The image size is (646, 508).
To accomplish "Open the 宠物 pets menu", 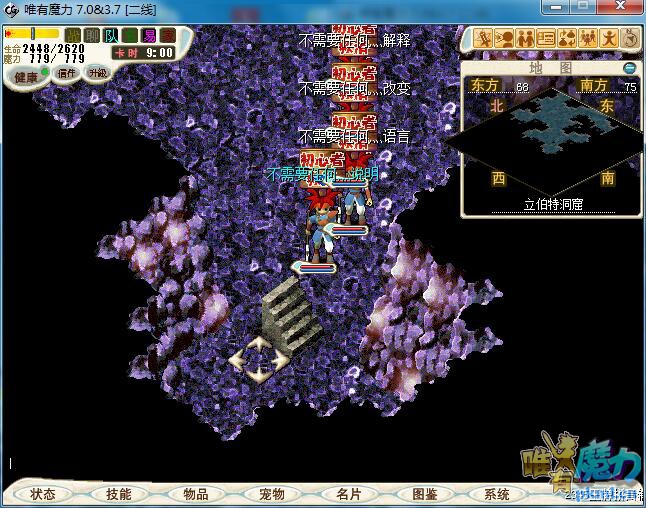I will click(x=271, y=494).
